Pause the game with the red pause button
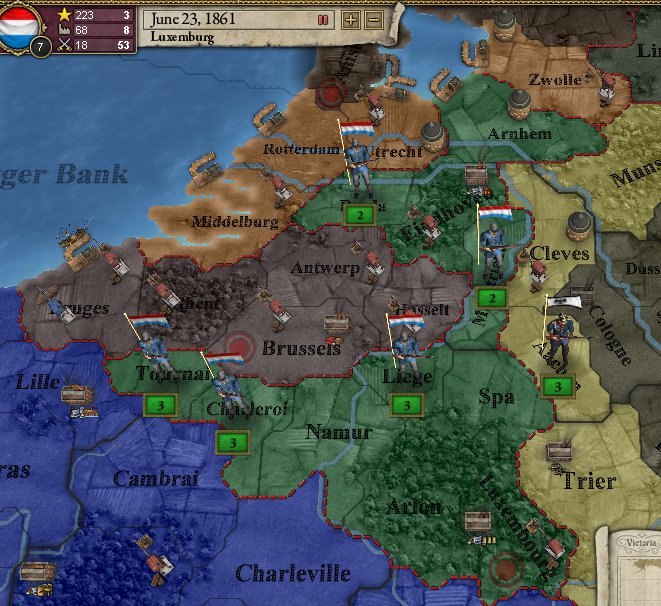The height and width of the screenshot is (606, 661). coord(322,19)
